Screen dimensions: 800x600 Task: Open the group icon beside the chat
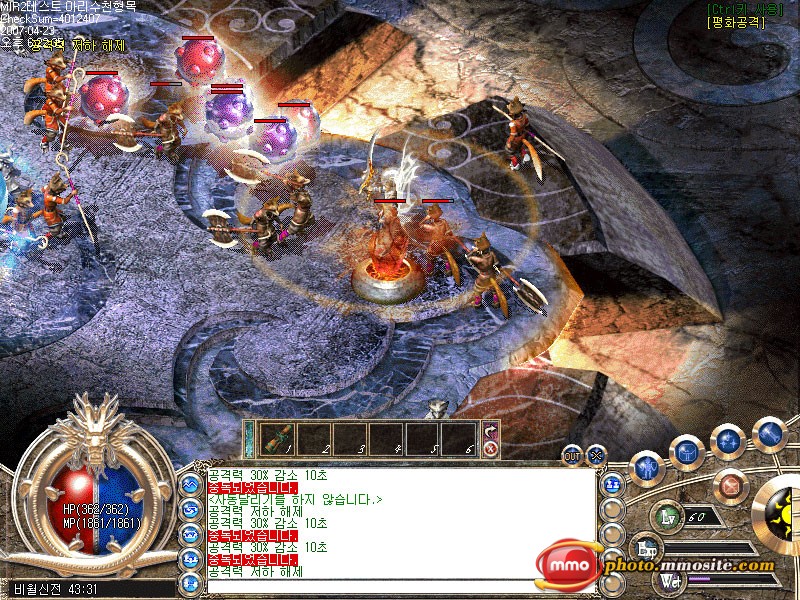click(614, 482)
